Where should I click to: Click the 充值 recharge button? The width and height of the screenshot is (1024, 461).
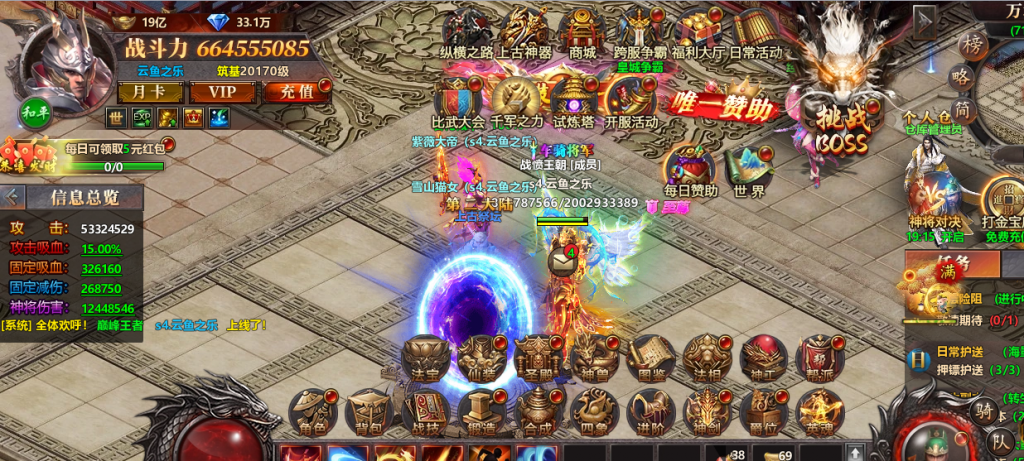pos(291,92)
